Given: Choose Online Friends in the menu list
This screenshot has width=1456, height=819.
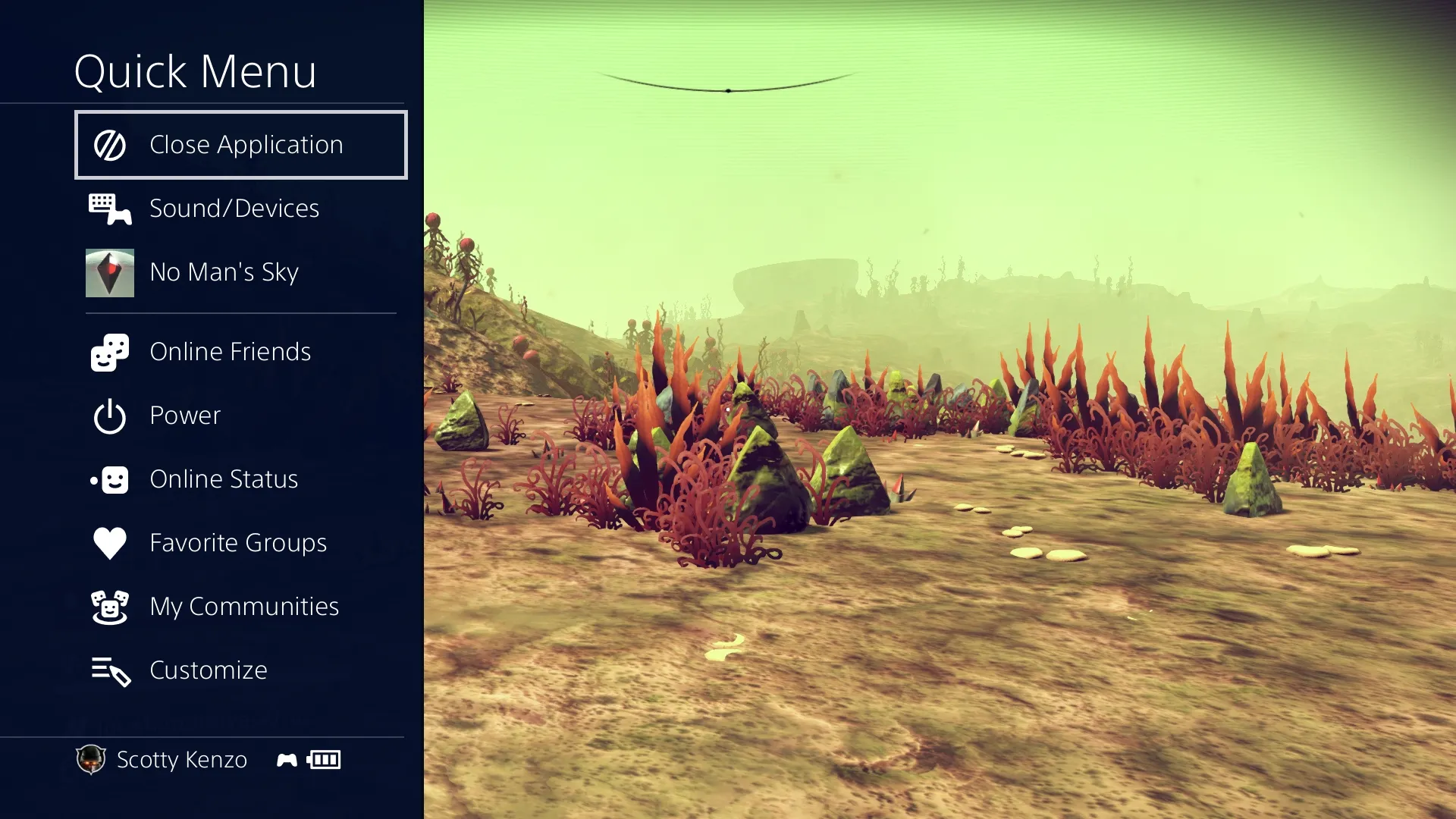Looking at the screenshot, I should coord(231,351).
